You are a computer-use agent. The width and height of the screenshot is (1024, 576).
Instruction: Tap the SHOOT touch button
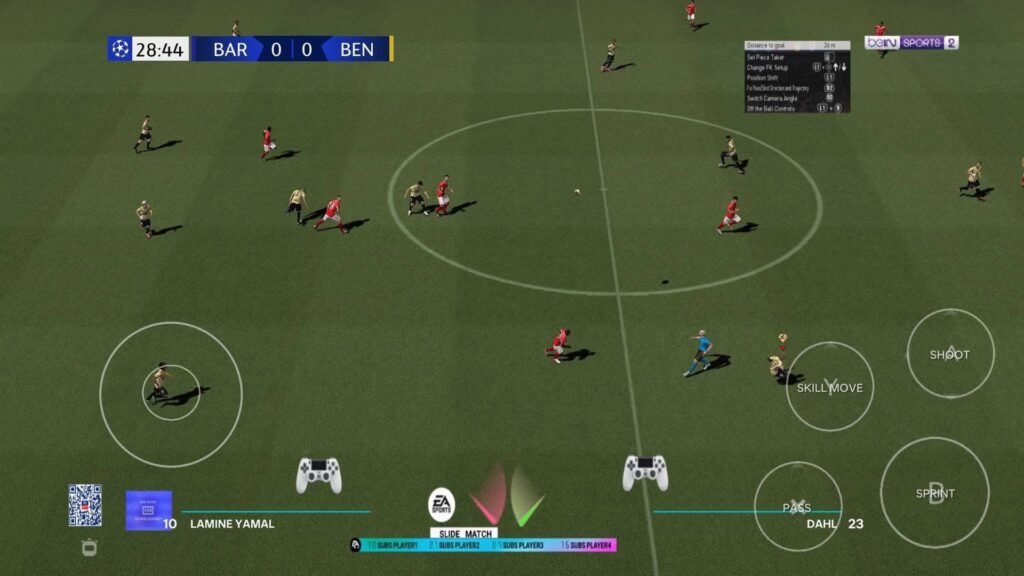tap(950, 354)
